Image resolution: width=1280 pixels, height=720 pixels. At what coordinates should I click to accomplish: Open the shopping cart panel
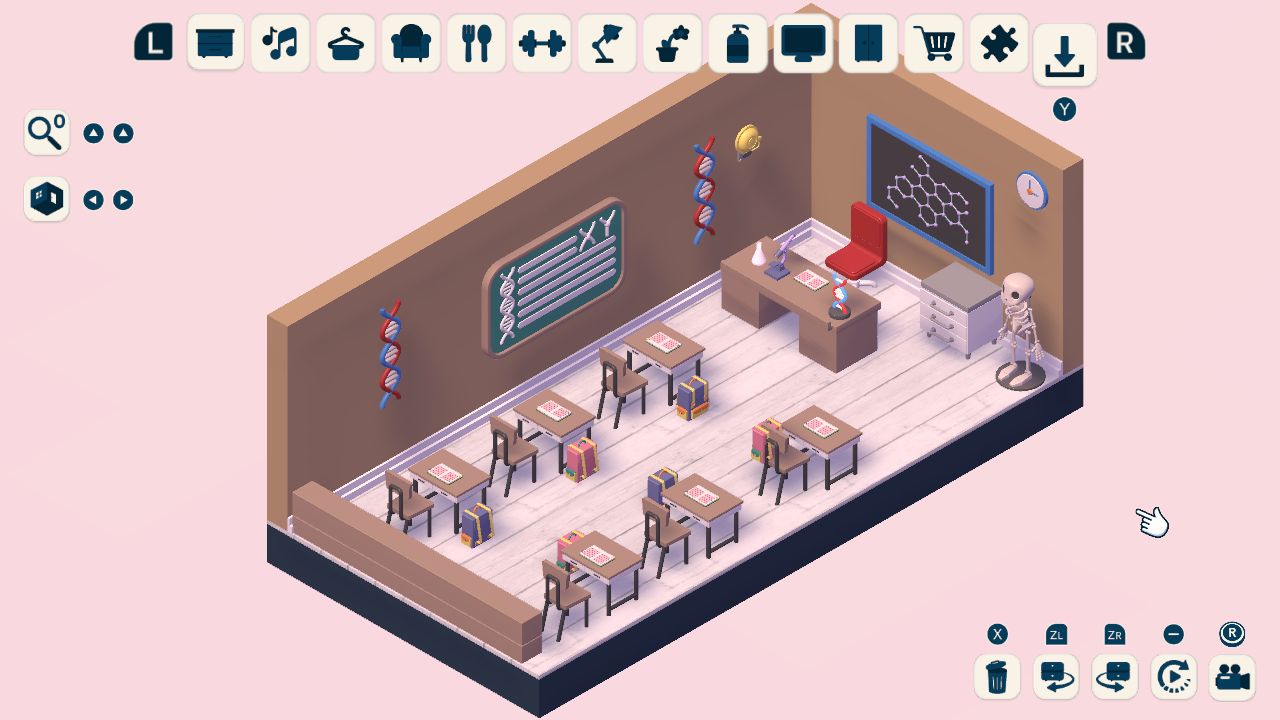933,43
